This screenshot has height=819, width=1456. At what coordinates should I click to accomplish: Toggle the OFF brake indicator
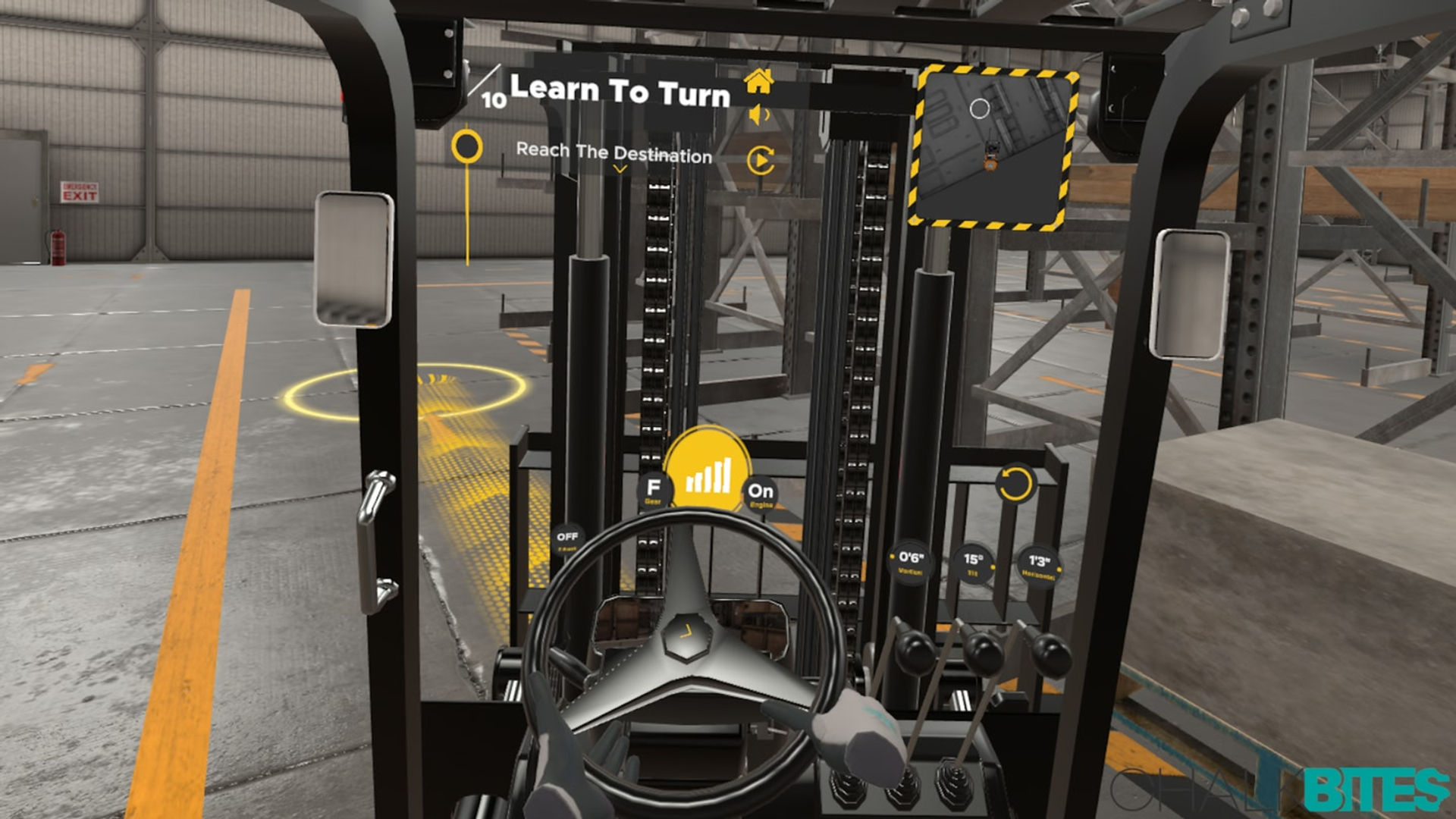tap(567, 539)
